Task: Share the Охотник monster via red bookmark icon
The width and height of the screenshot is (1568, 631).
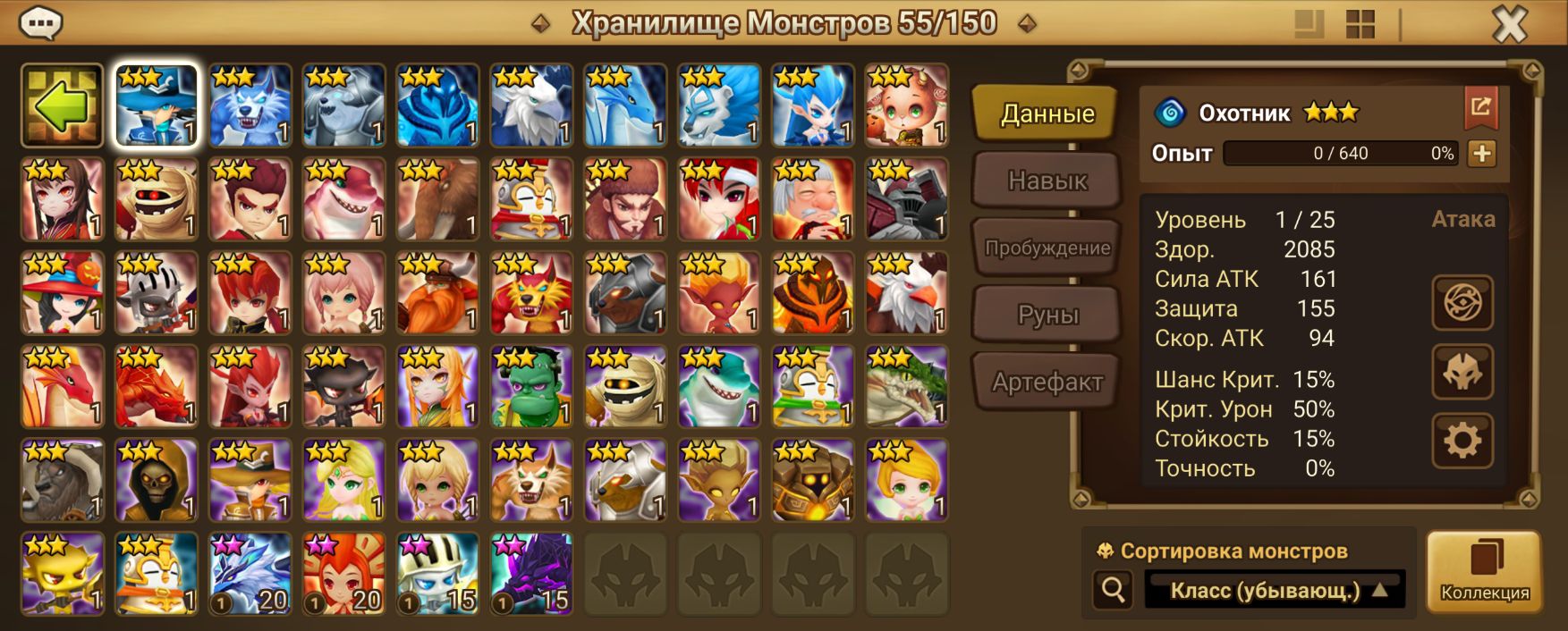Action: click(1480, 109)
